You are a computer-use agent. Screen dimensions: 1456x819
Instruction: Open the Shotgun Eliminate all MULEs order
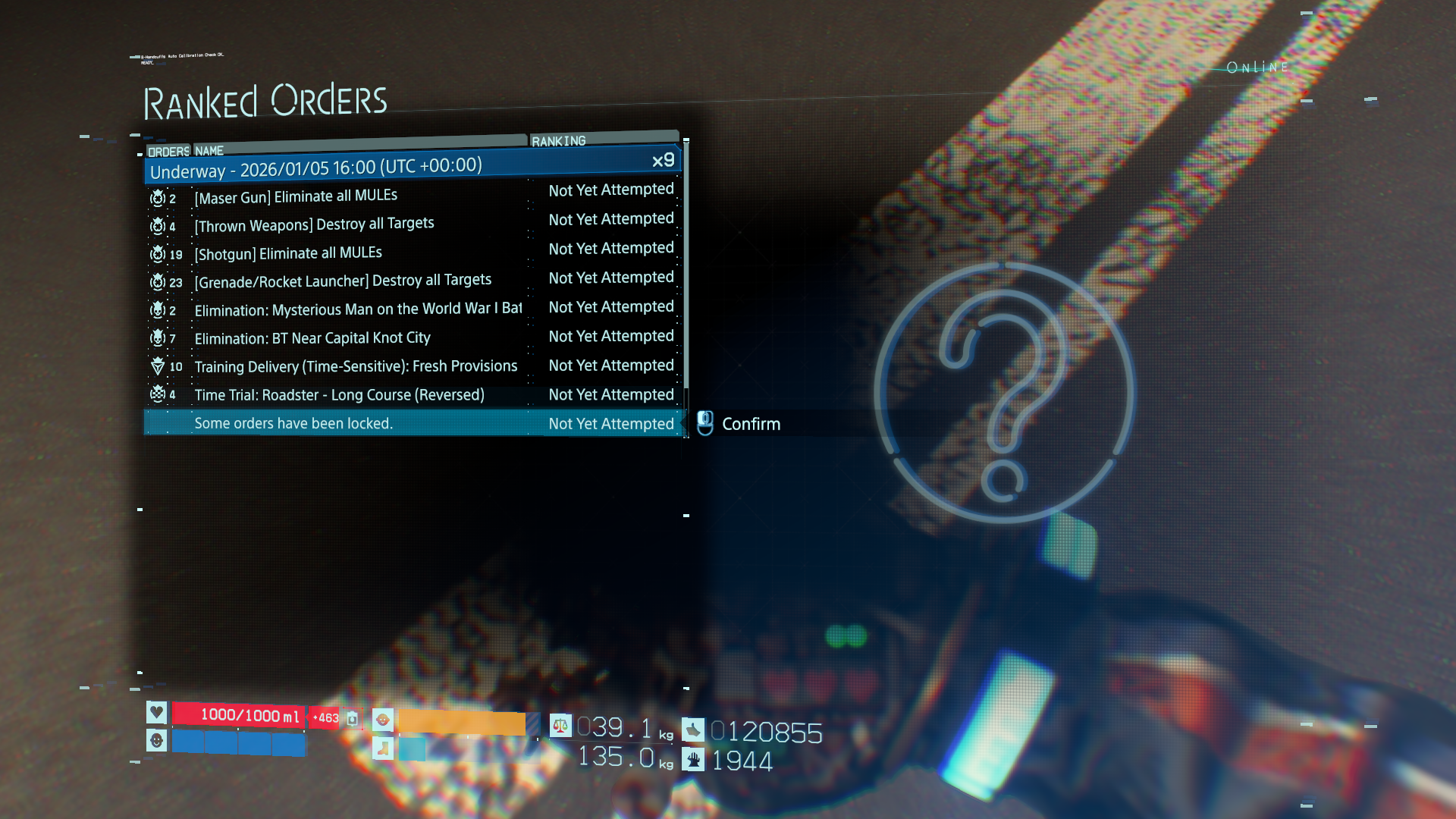point(288,253)
